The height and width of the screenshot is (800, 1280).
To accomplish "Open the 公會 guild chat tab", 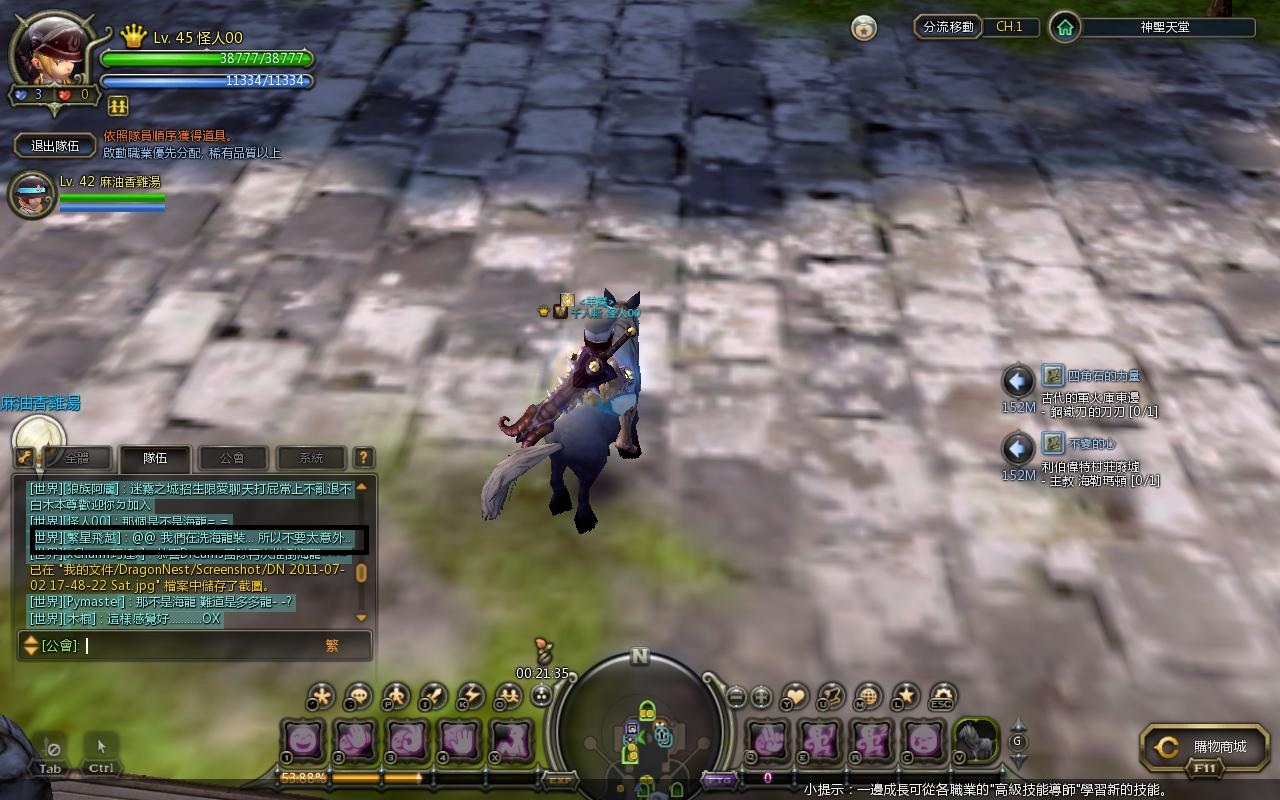I will point(232,458).
